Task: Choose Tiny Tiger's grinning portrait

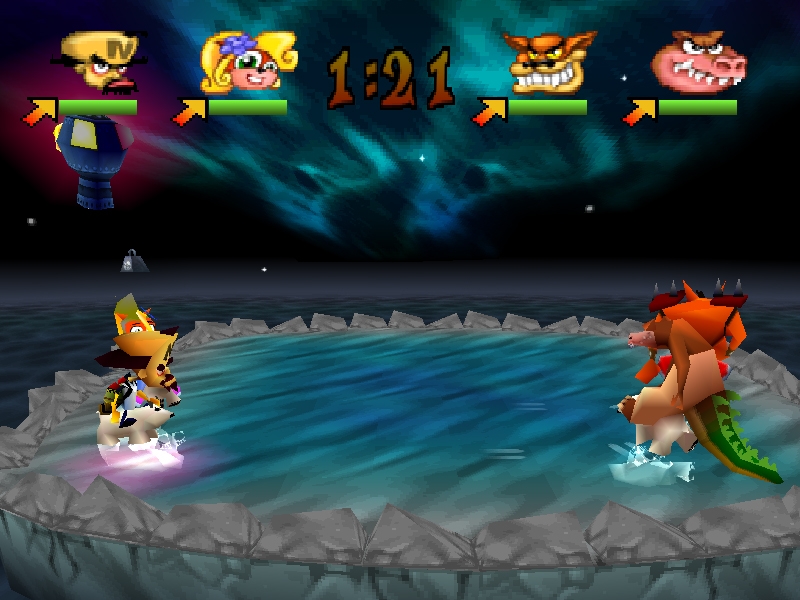Action: pyautogui.click(x=545, y=62)
